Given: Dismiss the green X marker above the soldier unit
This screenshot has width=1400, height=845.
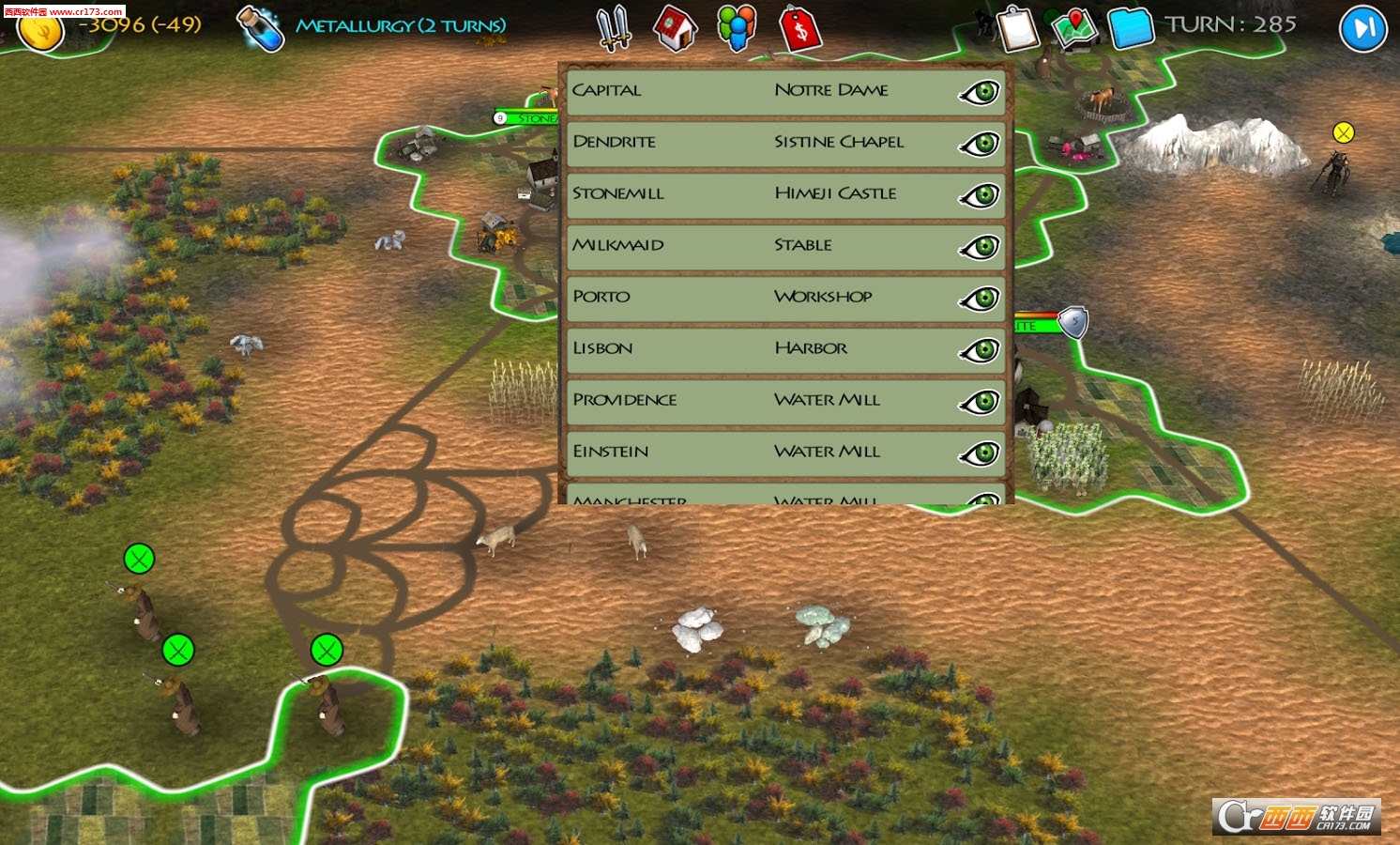Looking at the screenshot, I should click(139, 558).
